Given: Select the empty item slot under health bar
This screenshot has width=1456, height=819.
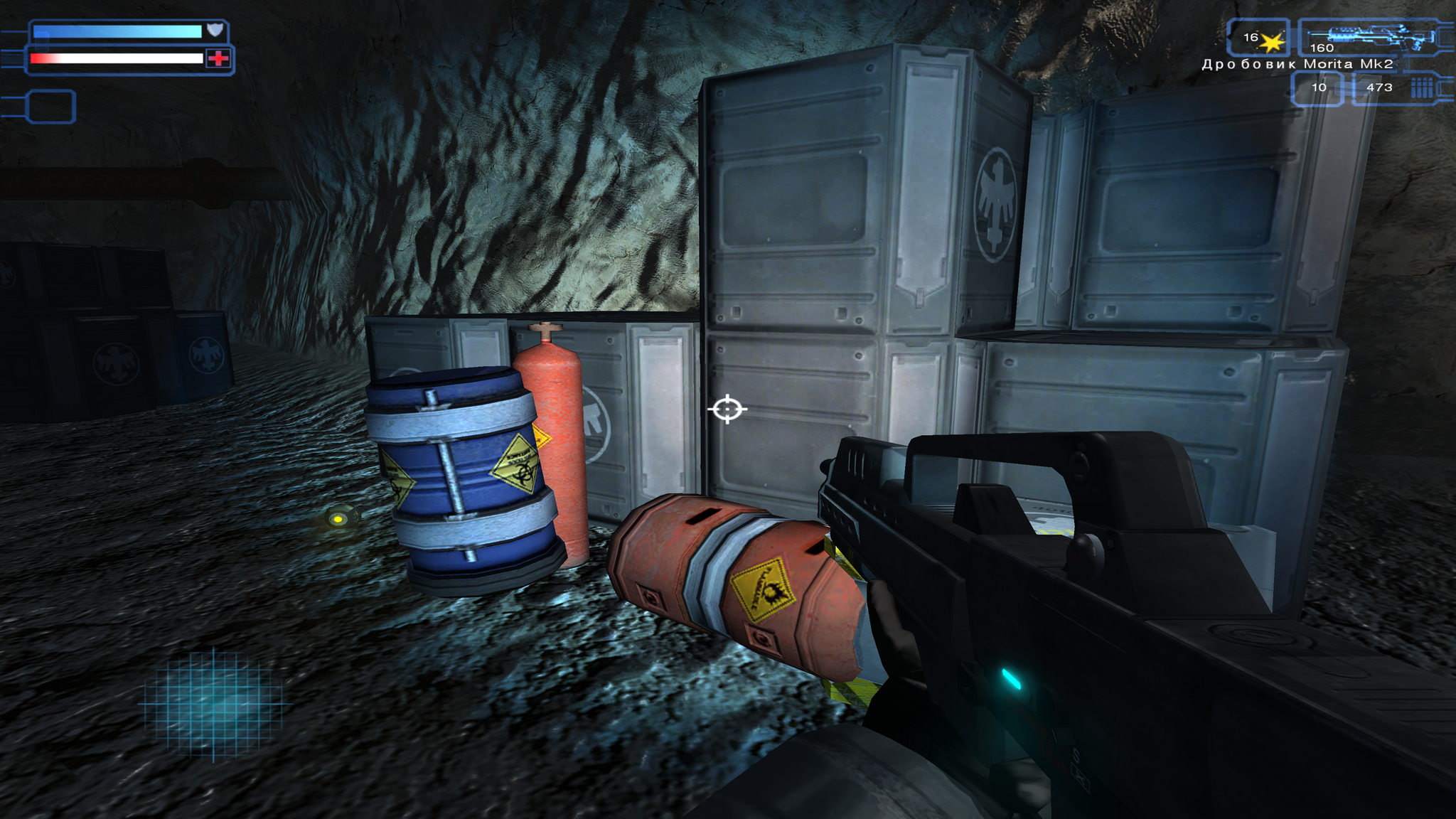Looking at the screenshot, I should [50, 107].
